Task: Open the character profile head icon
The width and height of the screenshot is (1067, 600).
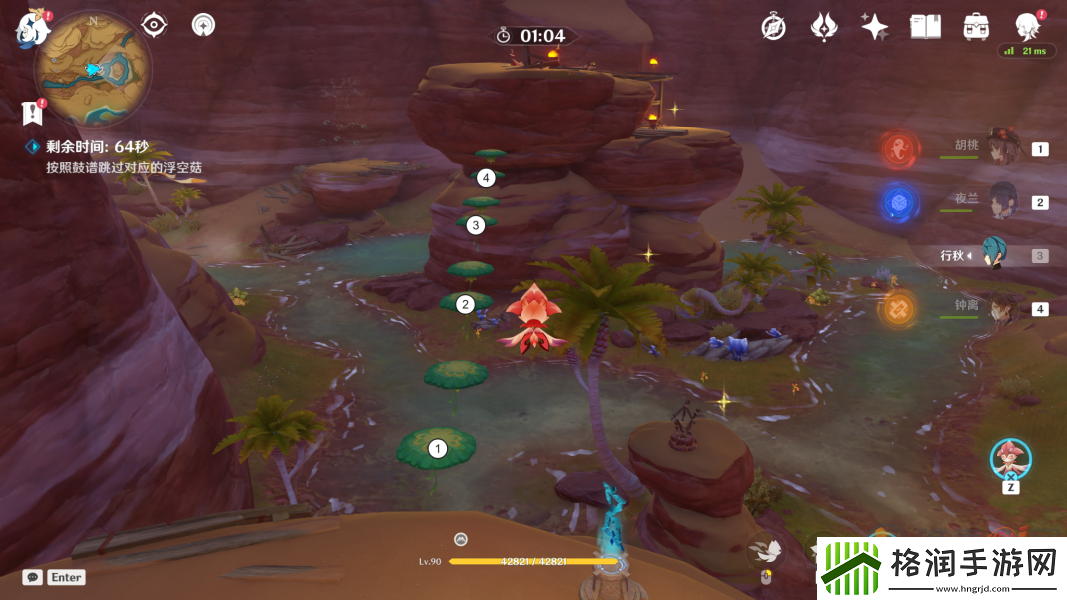Action: (1027, 27)
